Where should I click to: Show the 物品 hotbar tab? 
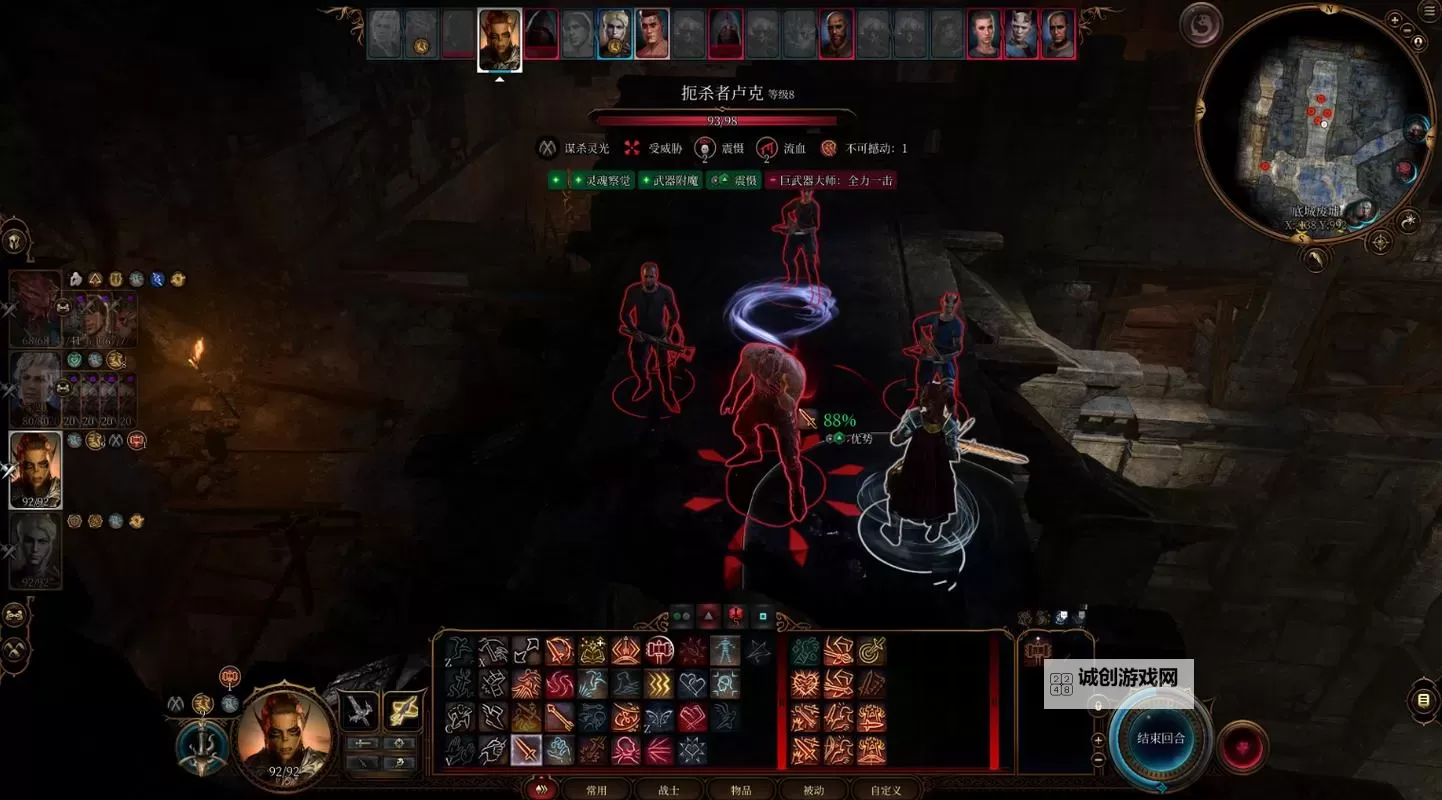click(x=741, y=790)
